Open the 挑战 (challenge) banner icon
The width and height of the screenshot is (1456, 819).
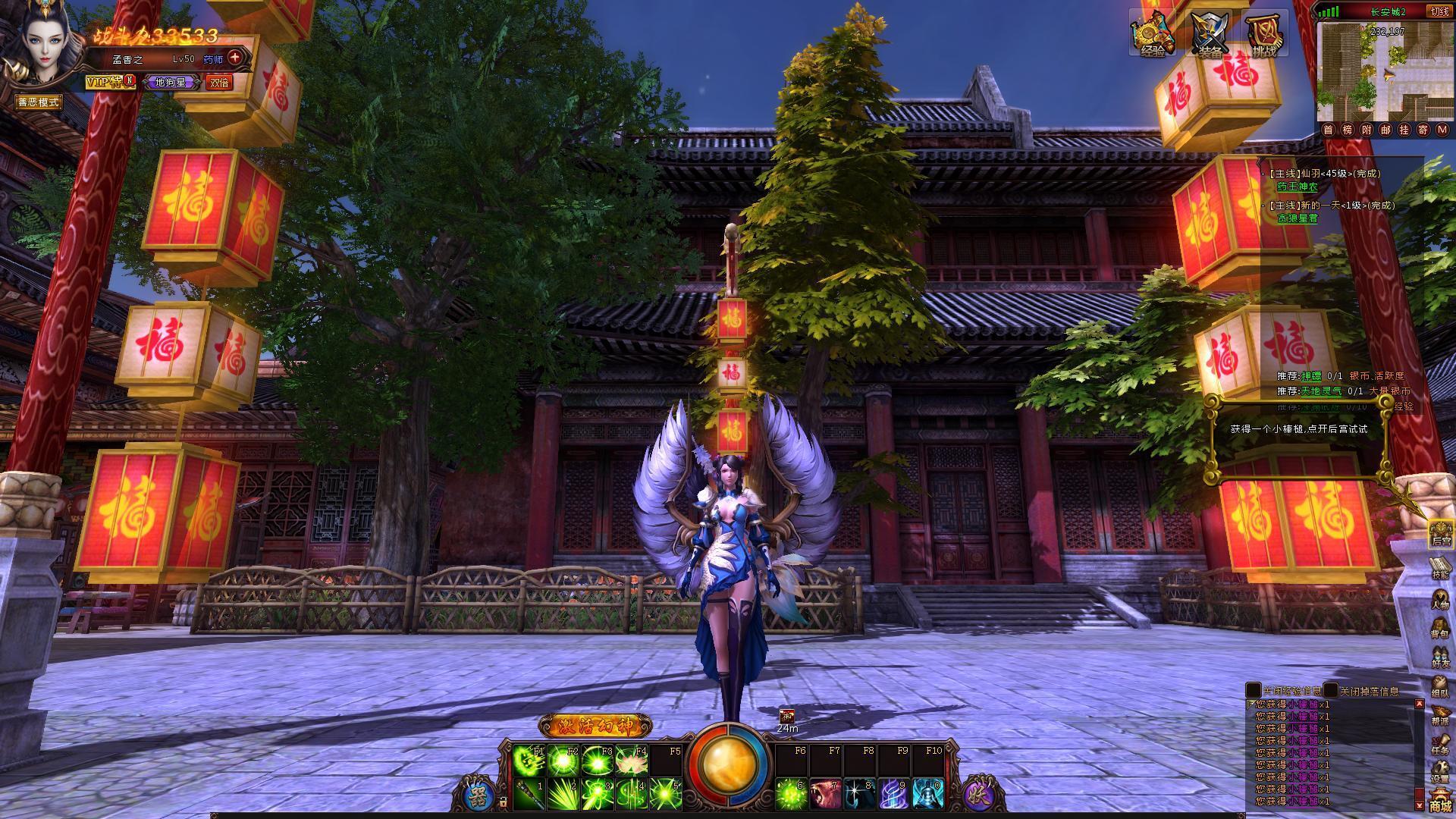coord(1264,34)
